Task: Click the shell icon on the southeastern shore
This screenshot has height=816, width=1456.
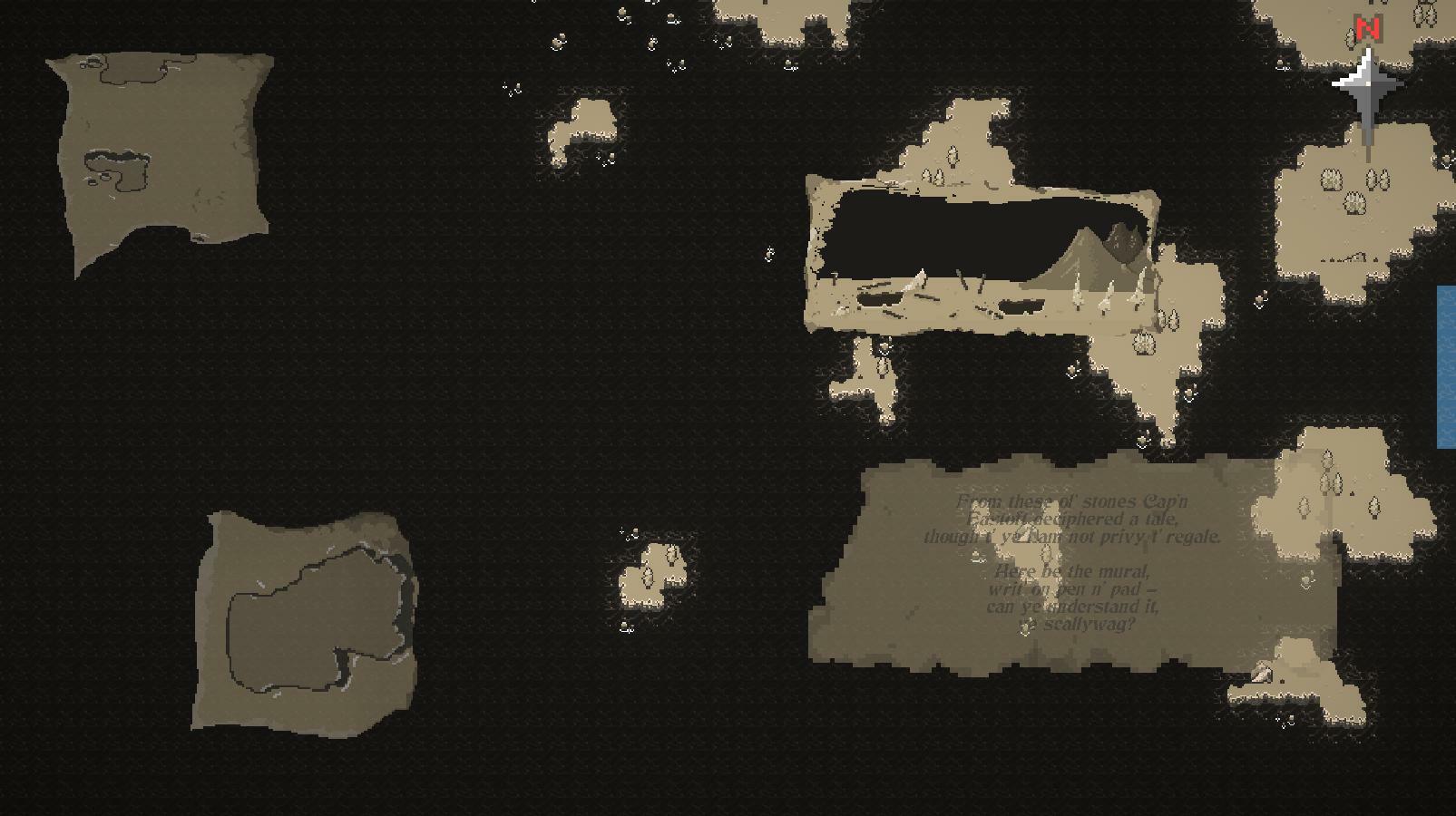Action: tap(1260, 673)
